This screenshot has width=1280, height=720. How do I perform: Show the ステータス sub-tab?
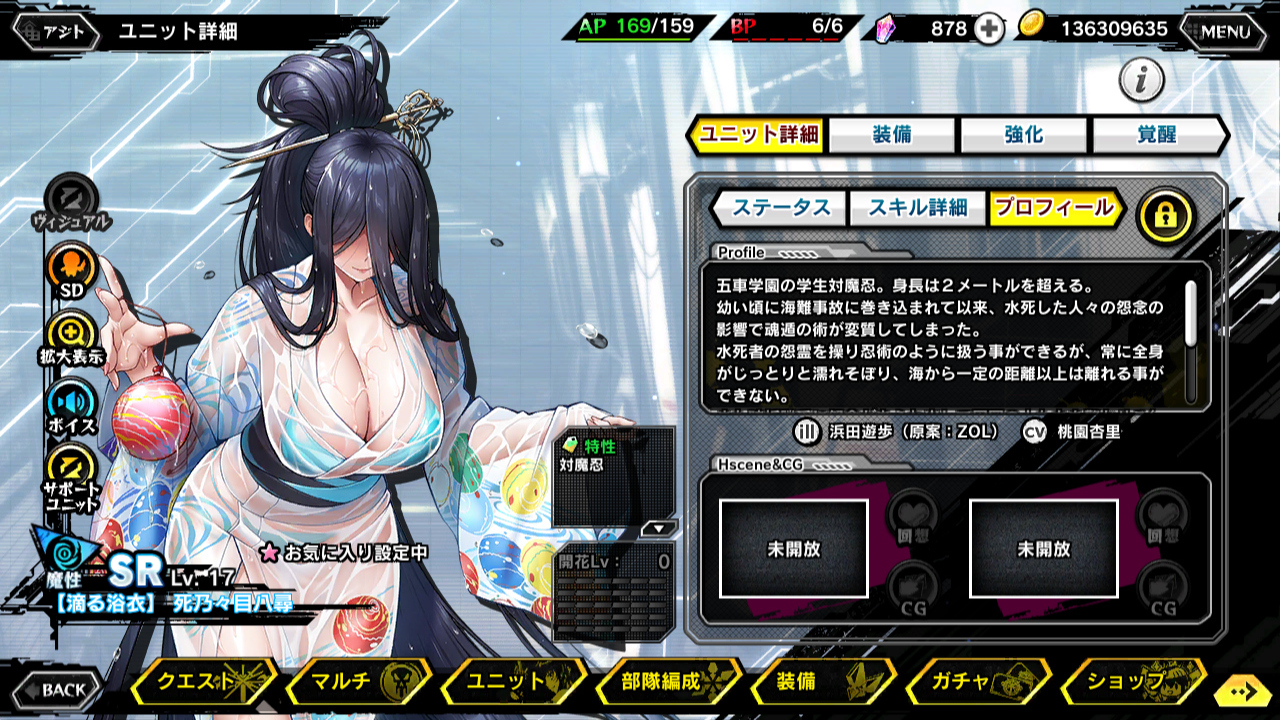(781, 208)
